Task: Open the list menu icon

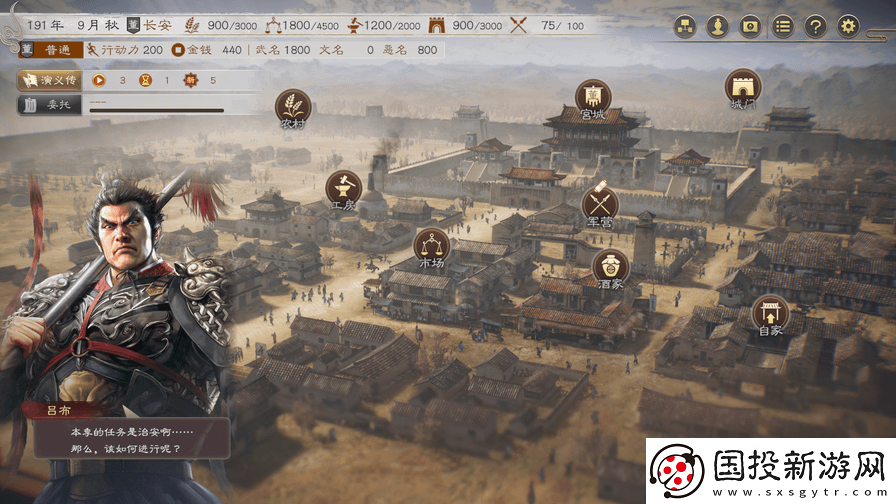Action: (x=784, y=27)
